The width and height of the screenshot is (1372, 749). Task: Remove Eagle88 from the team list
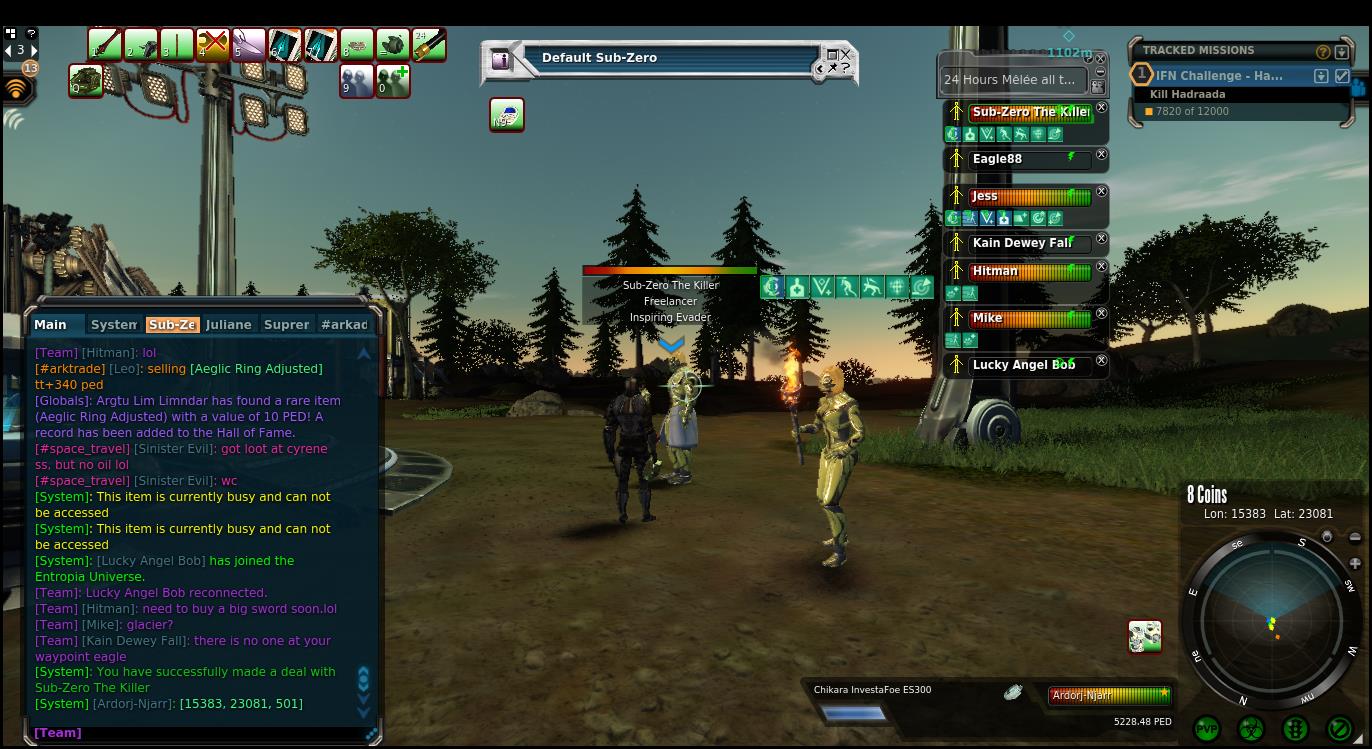point(1101,155)
